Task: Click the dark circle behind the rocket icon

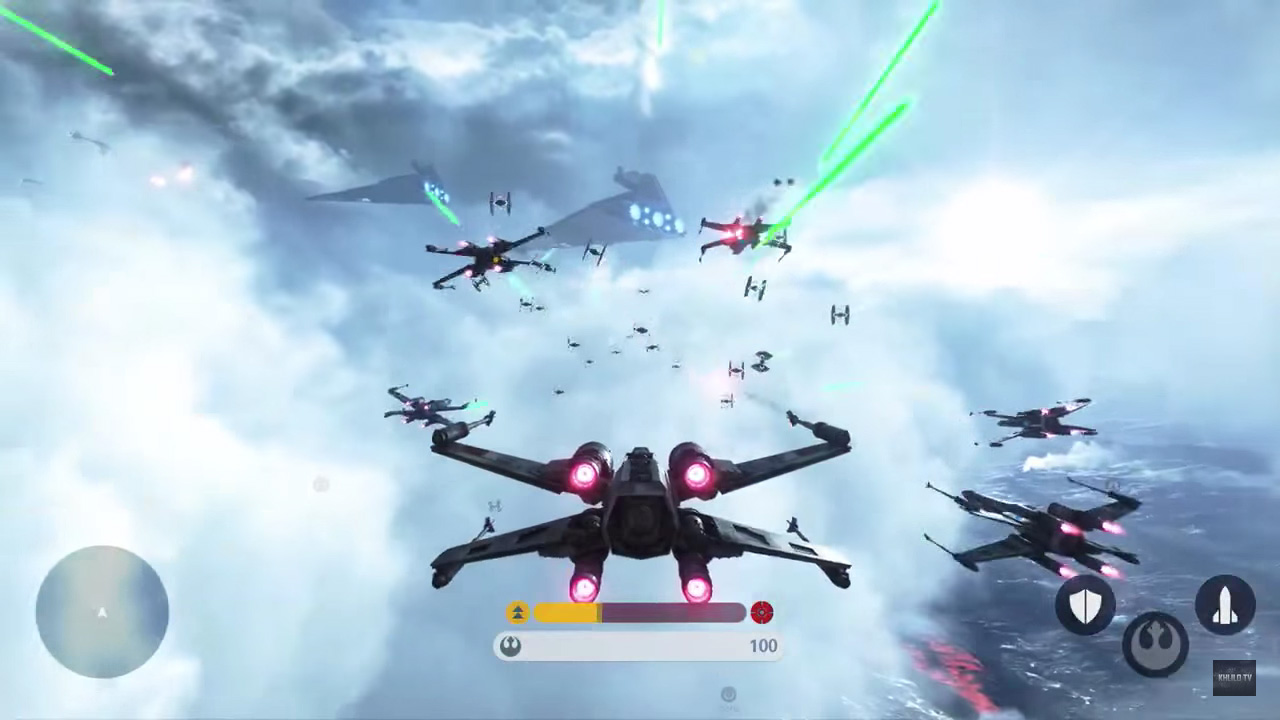Action: click(1226, 601)
